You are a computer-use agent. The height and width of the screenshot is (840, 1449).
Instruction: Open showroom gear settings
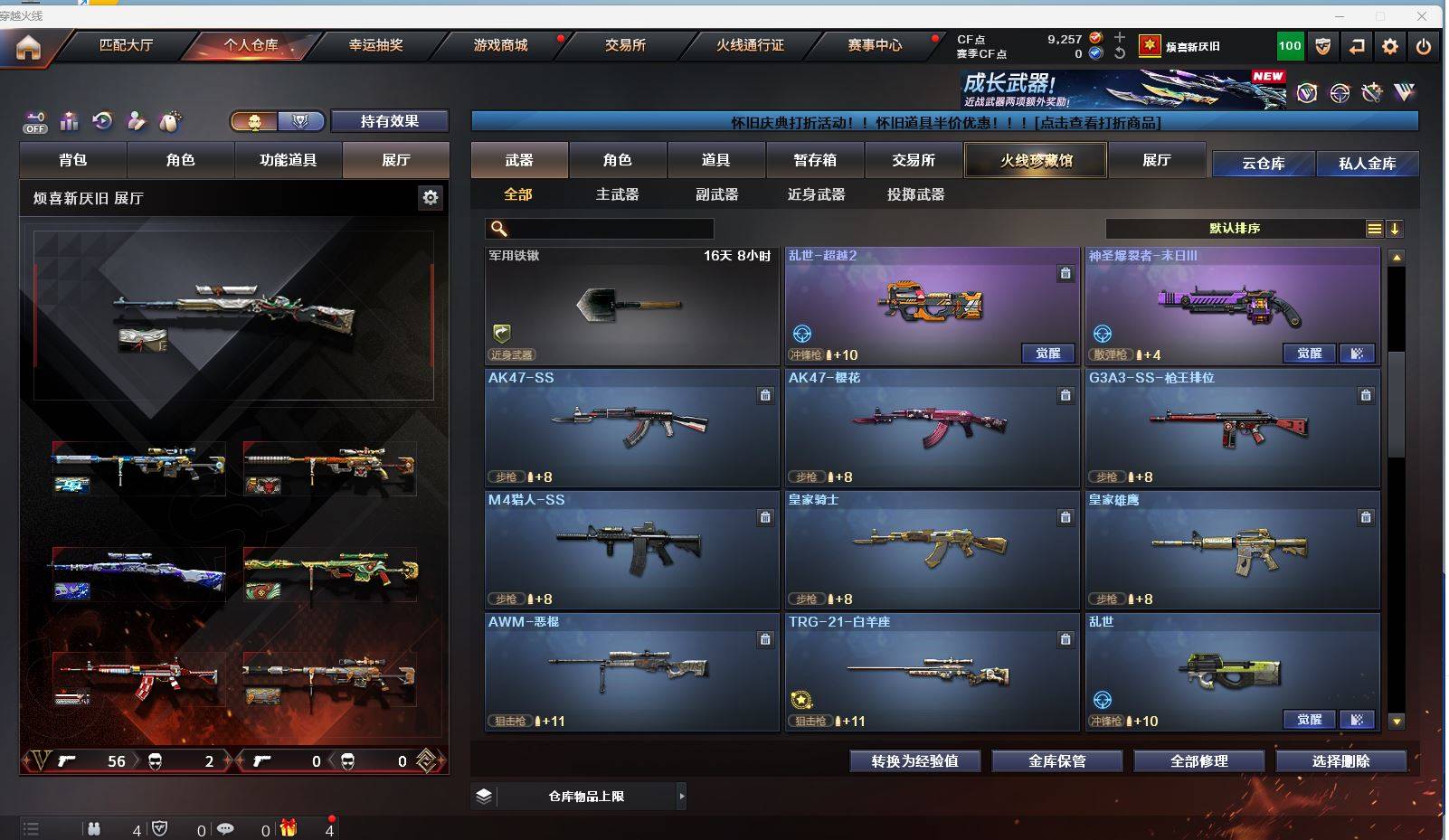(431, 197)
